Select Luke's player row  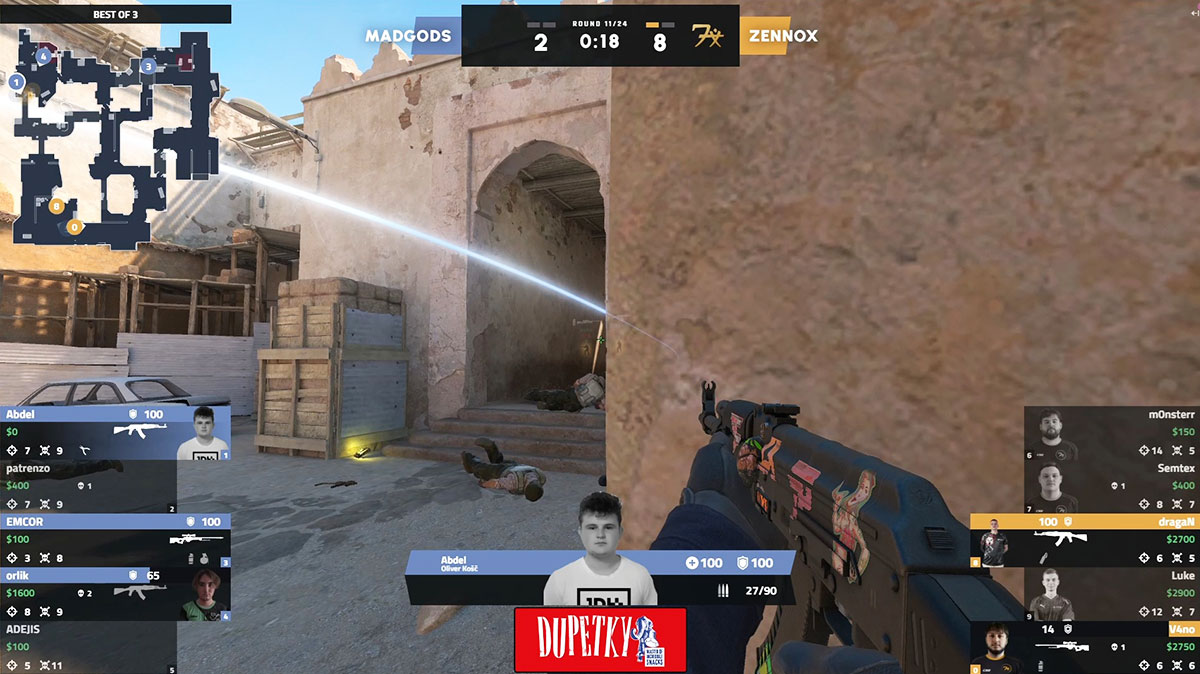(x=1112, y=594)
